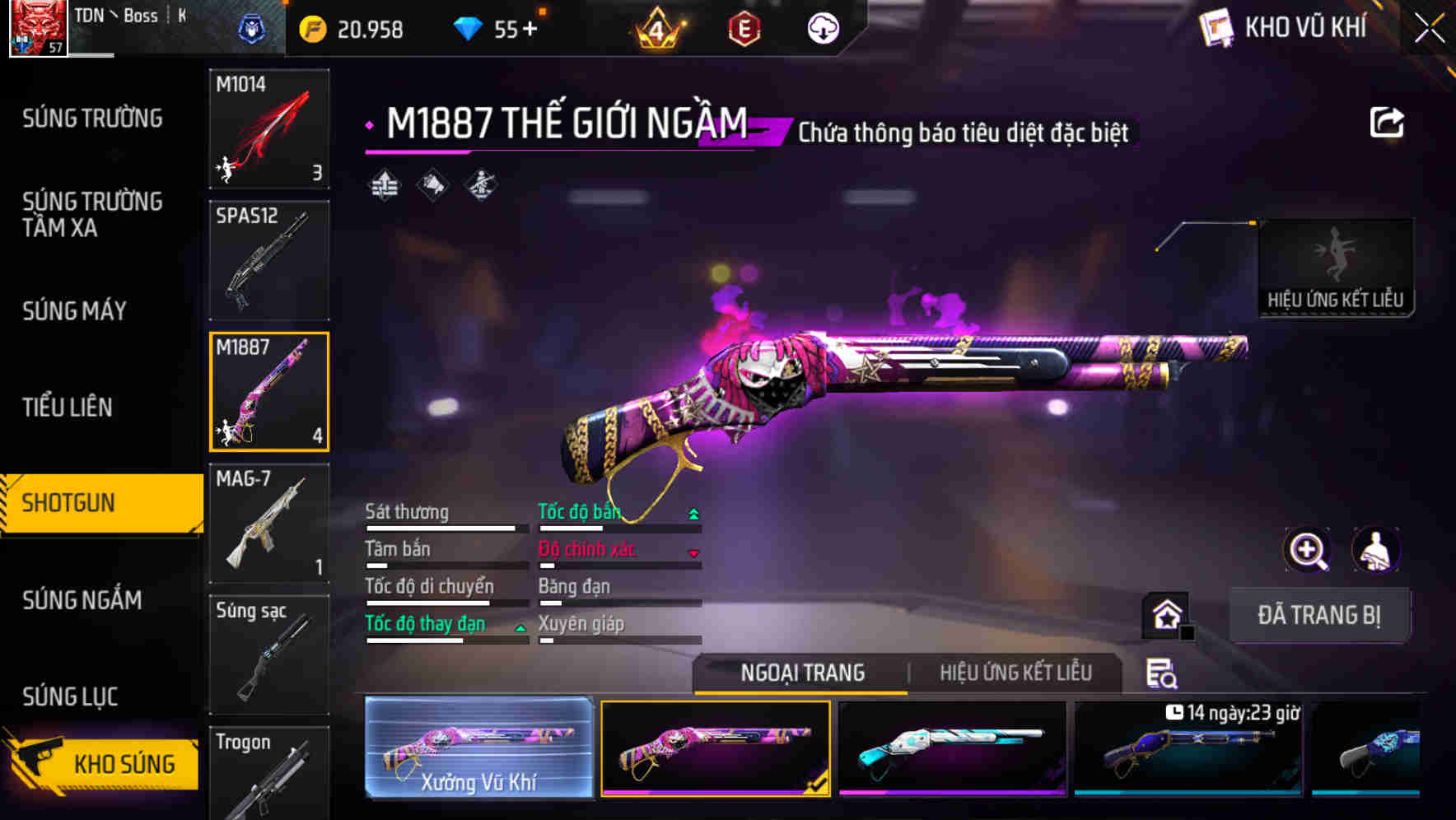Open the SÚNG NGẮM category menu
Image resolution: width=1456 pixels, height=820 pixels.
pos(80,601)
